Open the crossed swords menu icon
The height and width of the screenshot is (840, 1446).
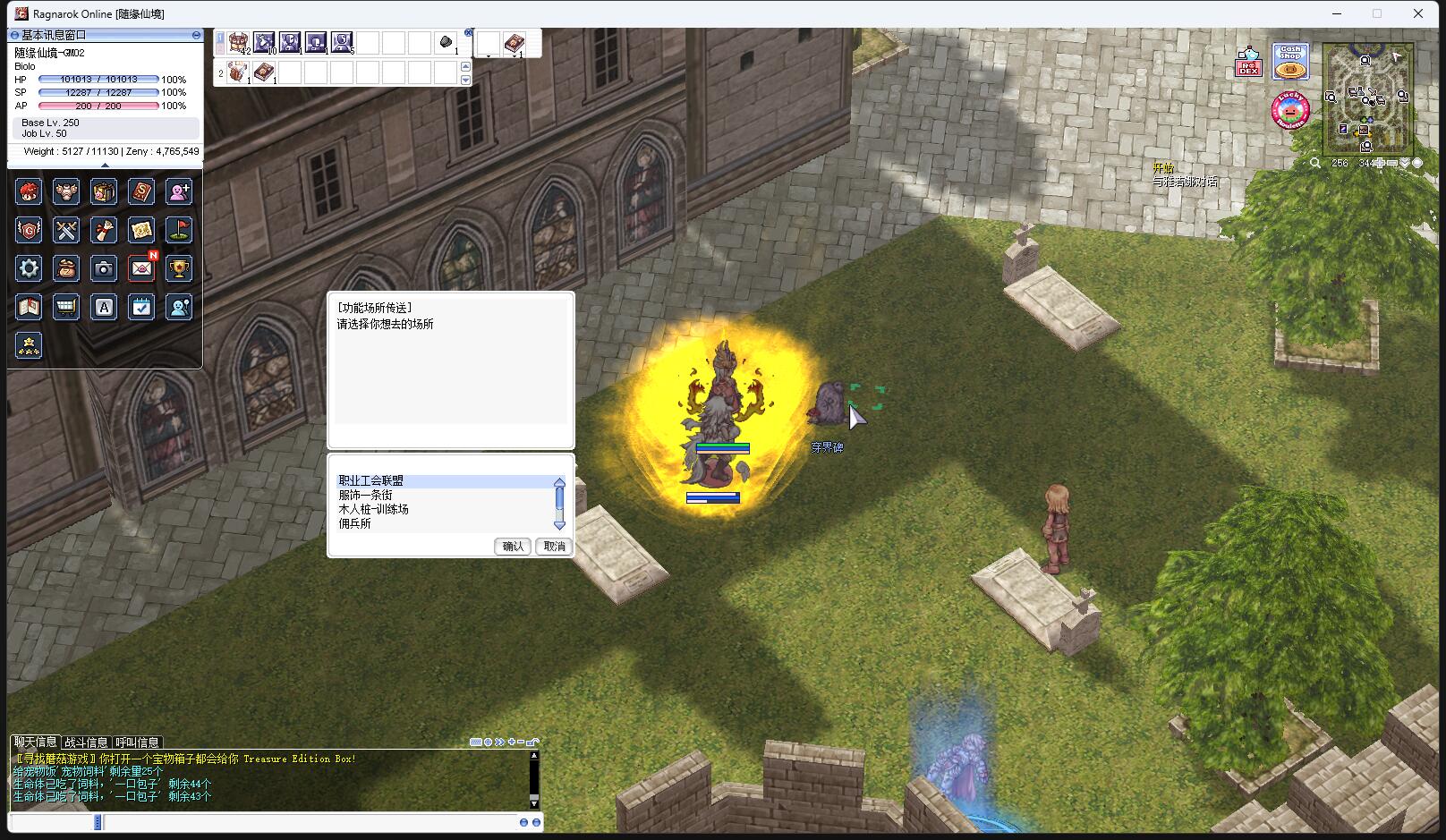[x=66, y=230]
